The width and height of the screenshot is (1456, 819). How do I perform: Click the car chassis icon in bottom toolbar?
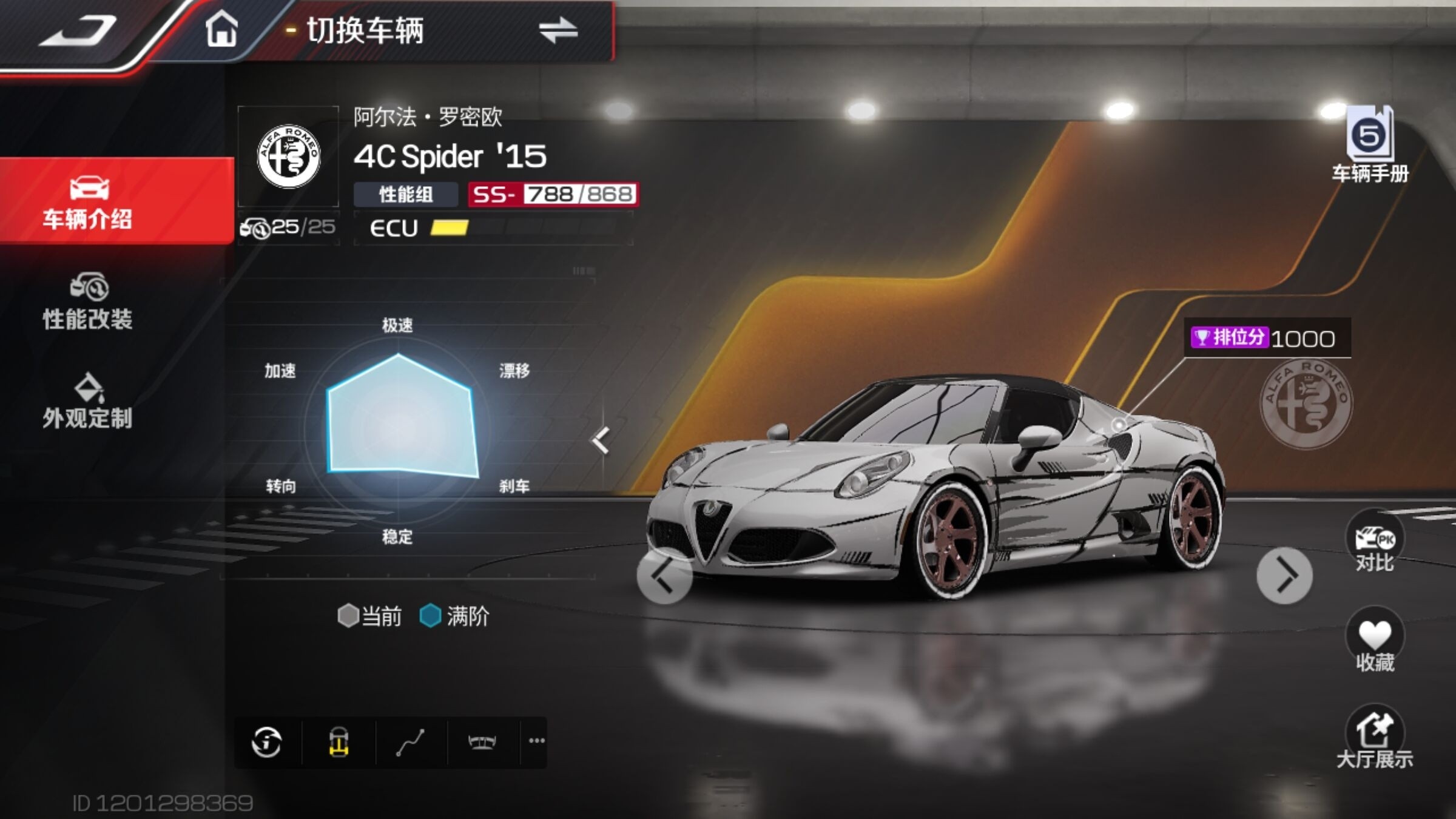coord(339,742)
